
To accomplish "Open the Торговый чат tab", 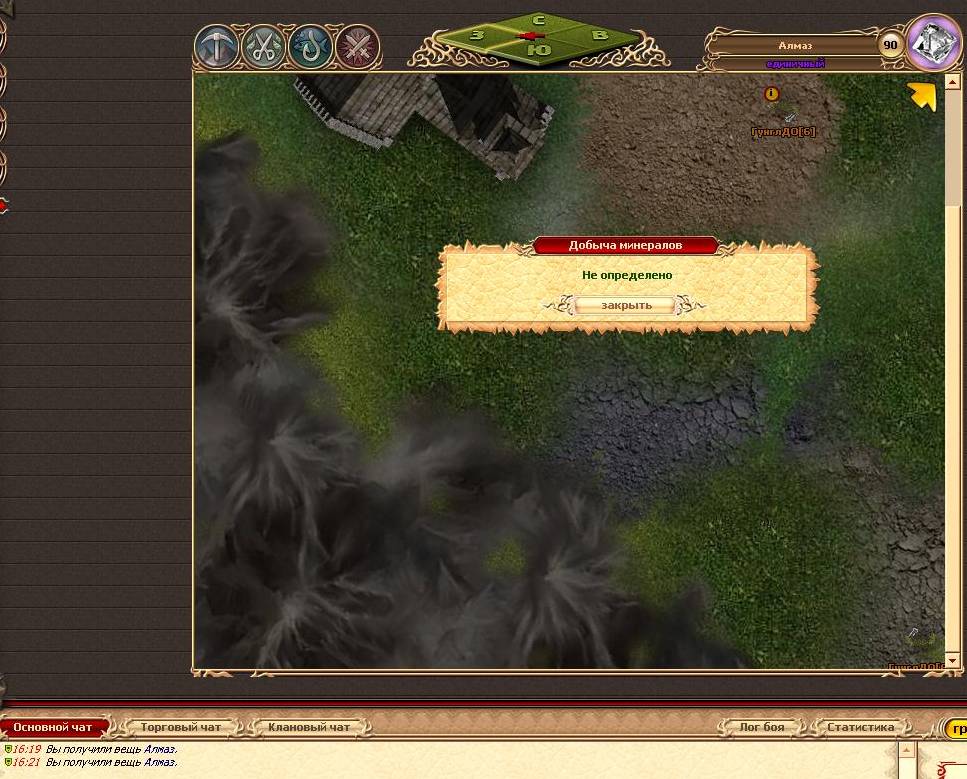I will [180, 727].
